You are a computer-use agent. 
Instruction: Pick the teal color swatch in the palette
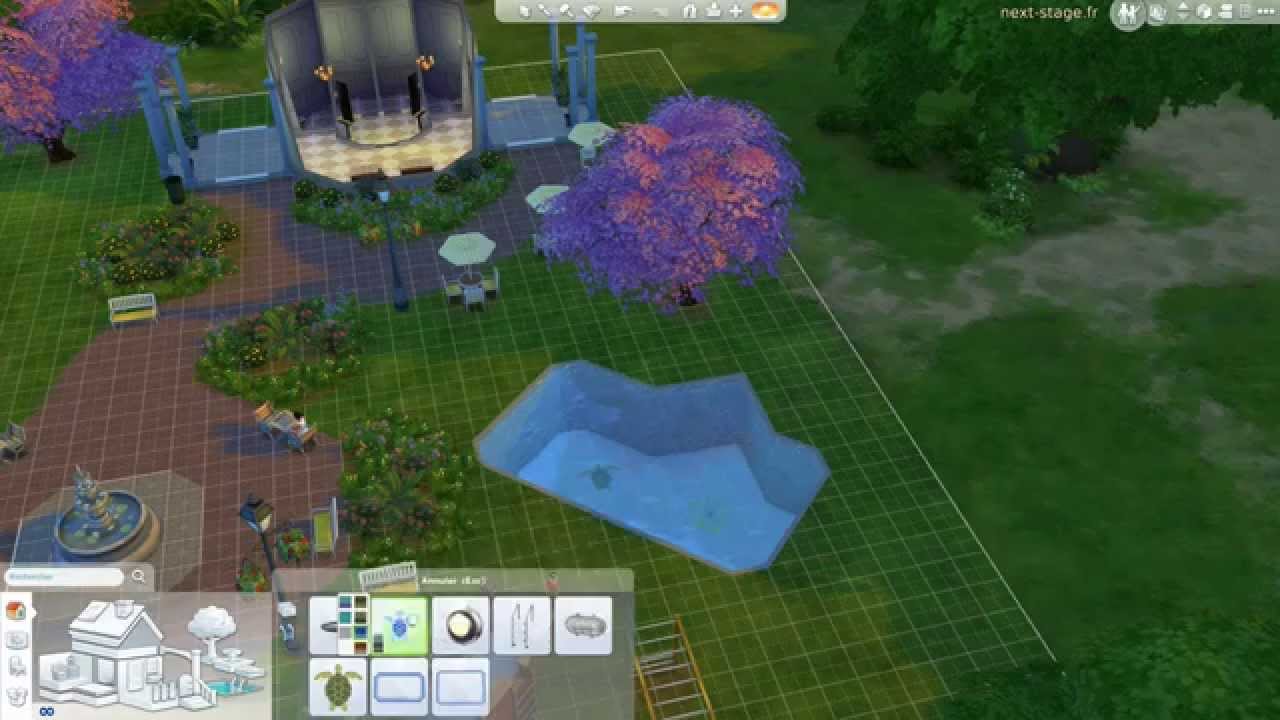click(345, 619)
